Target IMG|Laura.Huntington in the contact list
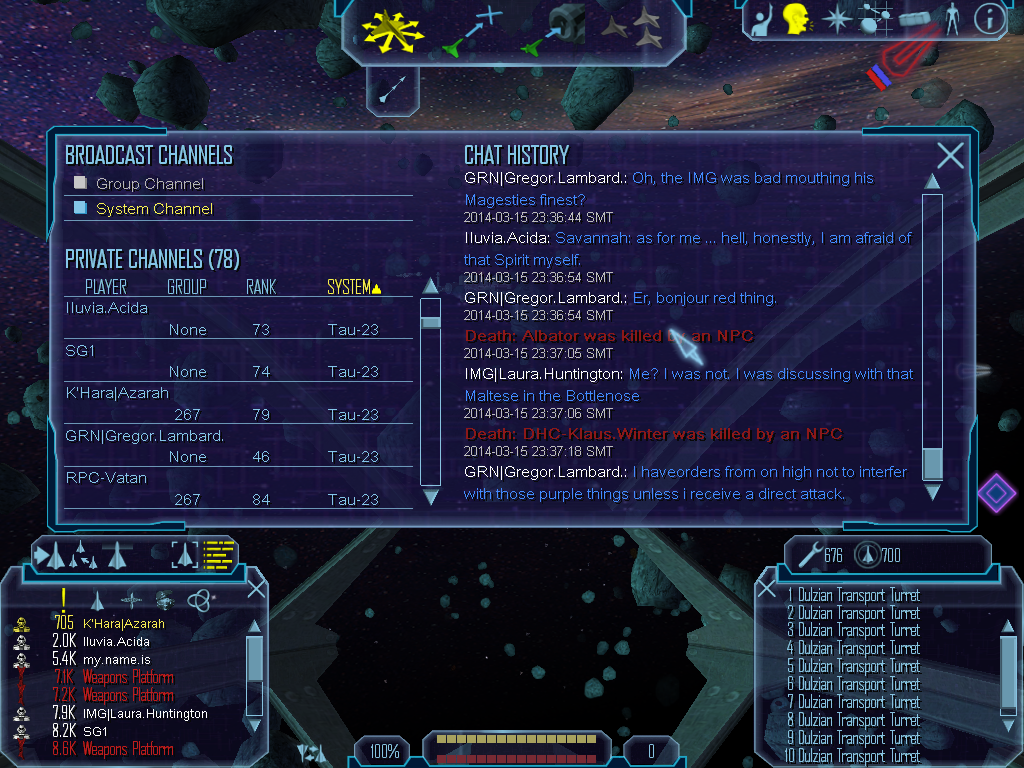 pyautogui.click(x=145, y=714)
